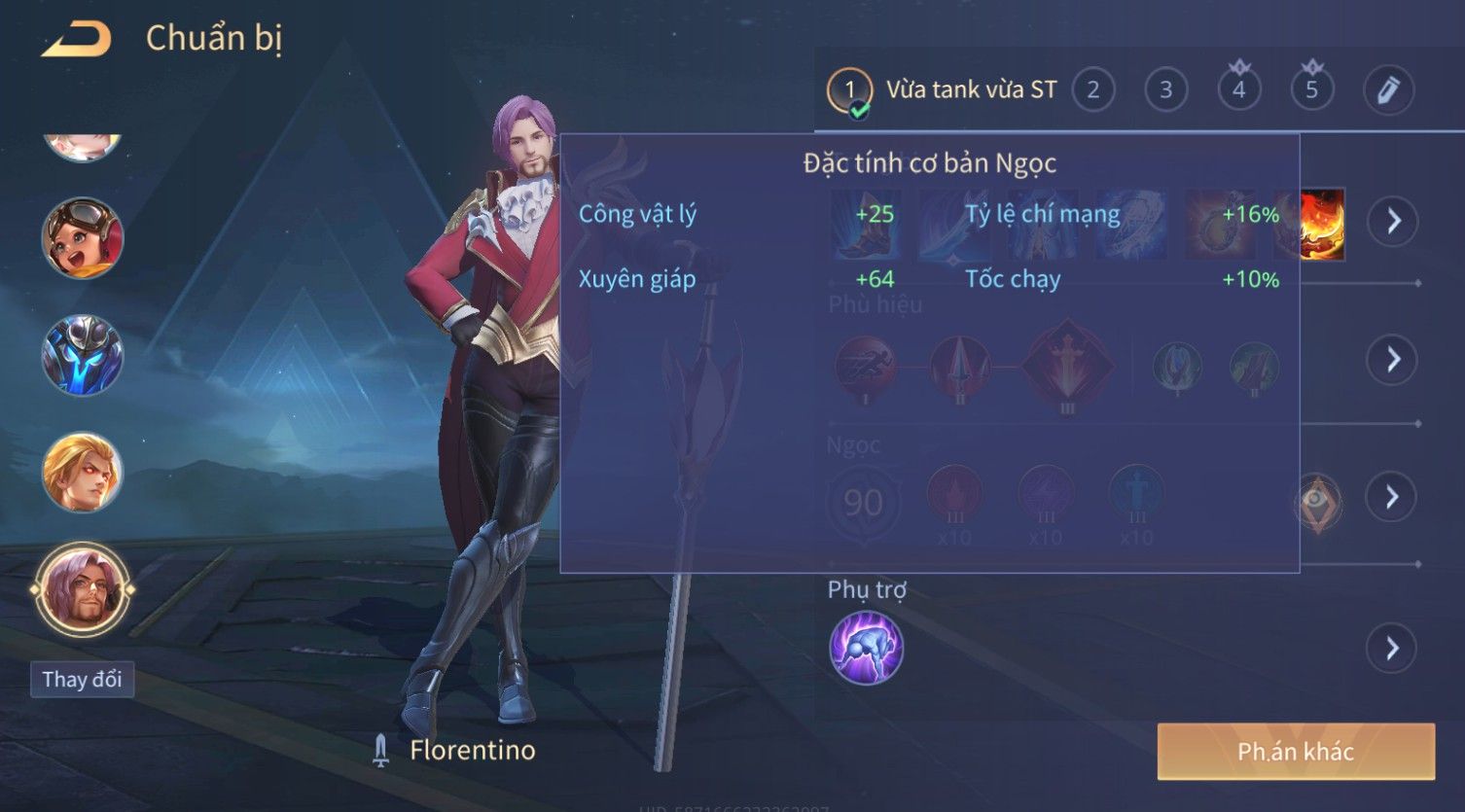Viewport: 1465px width, 812px height.
Task: Click the Thay đổi change hero button
Action: coord(82,679)
